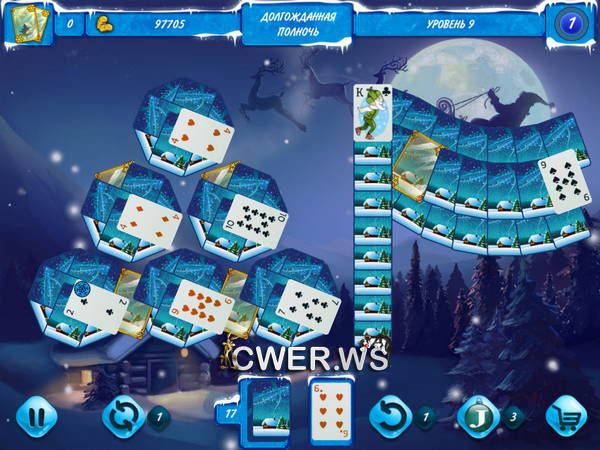Open the shop cart
600x450 pixels.
click(568, 415)
